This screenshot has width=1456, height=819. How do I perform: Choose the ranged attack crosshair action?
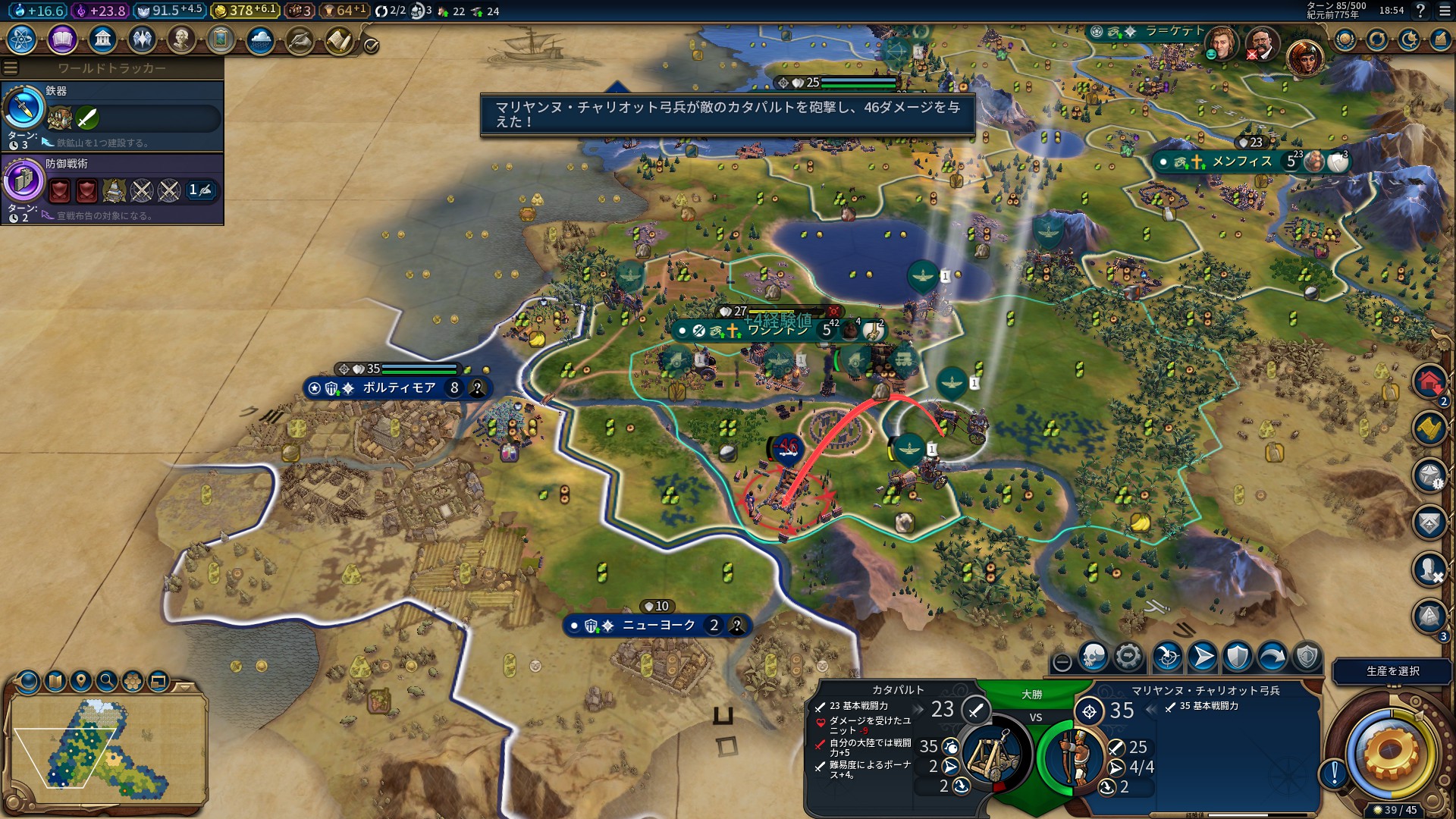point(1167,657)
